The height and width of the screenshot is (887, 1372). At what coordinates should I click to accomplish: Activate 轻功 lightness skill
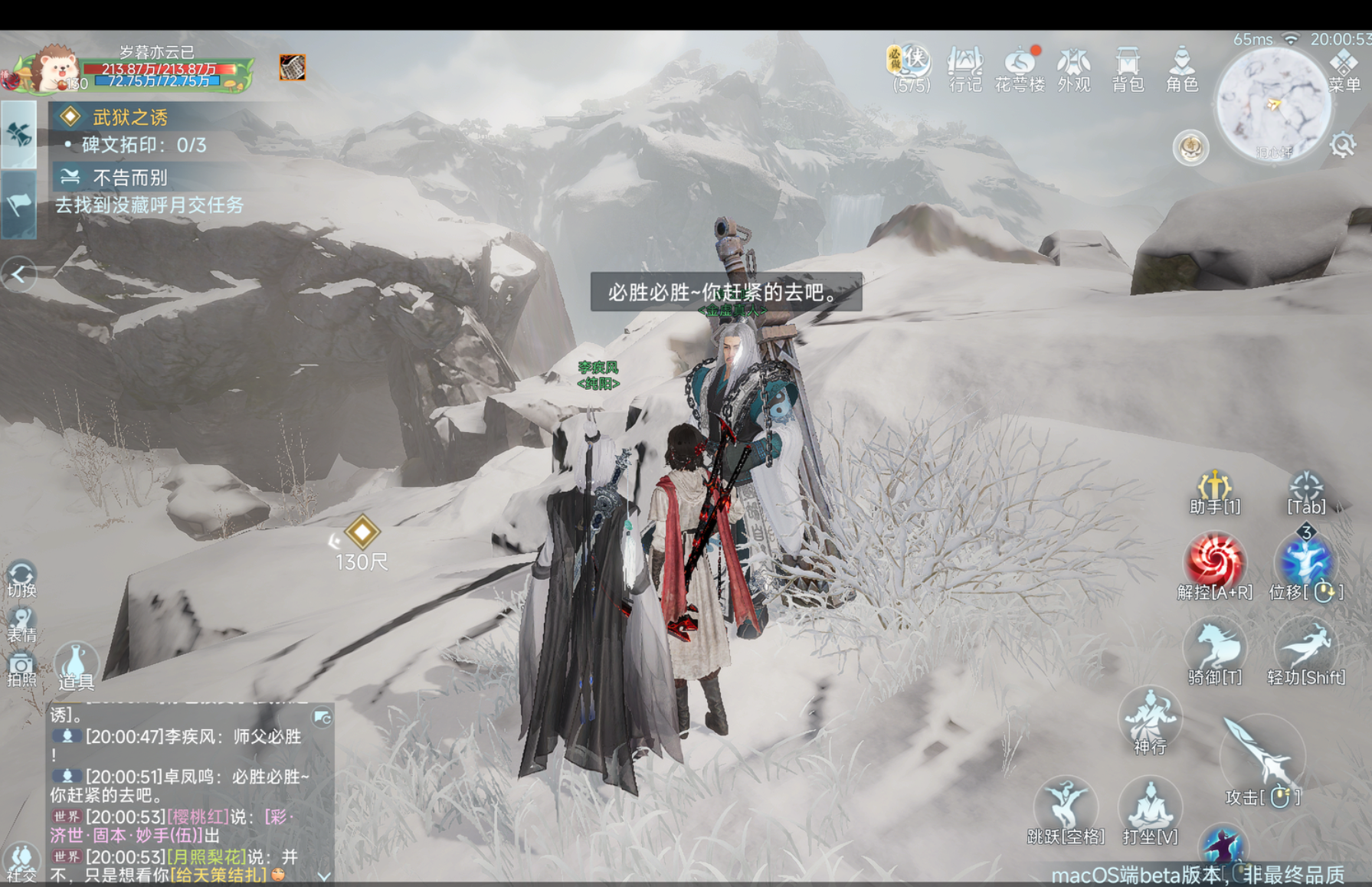(1306, 650)
